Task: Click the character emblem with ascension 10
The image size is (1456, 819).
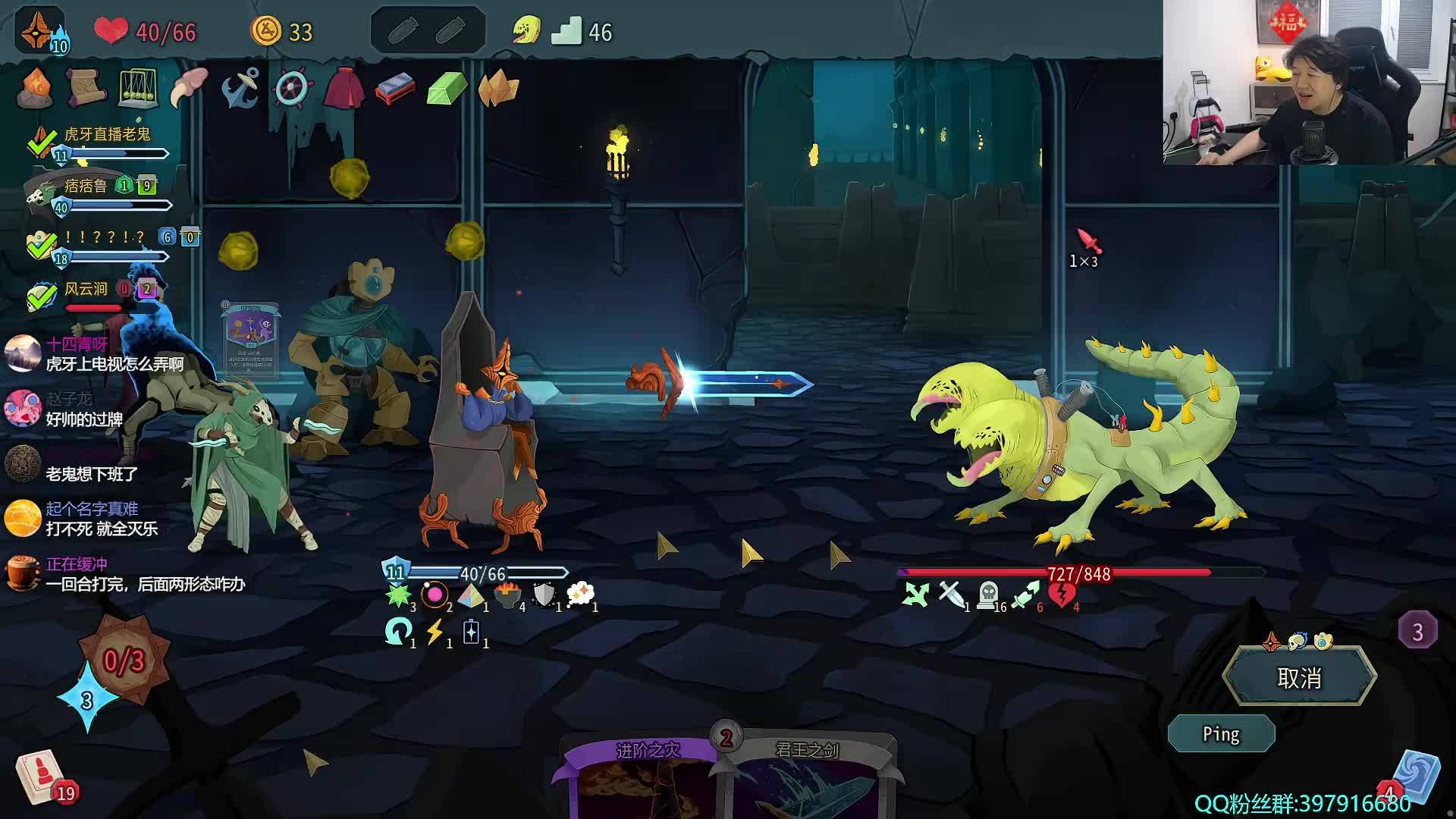Action: (x=39, y=32)
